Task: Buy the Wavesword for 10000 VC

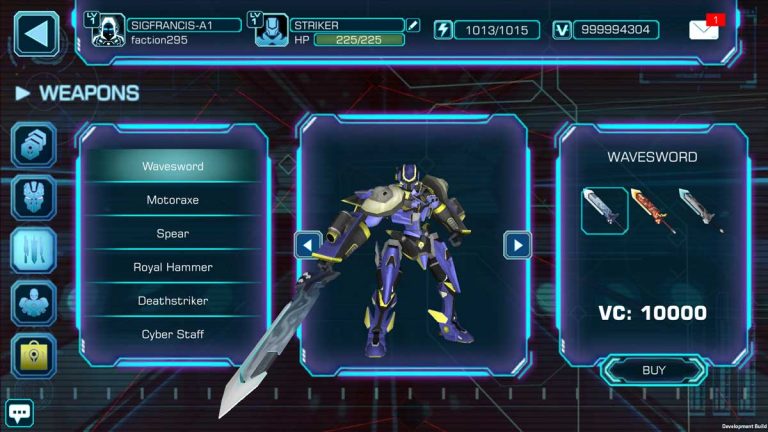Action: coord(653,370)
